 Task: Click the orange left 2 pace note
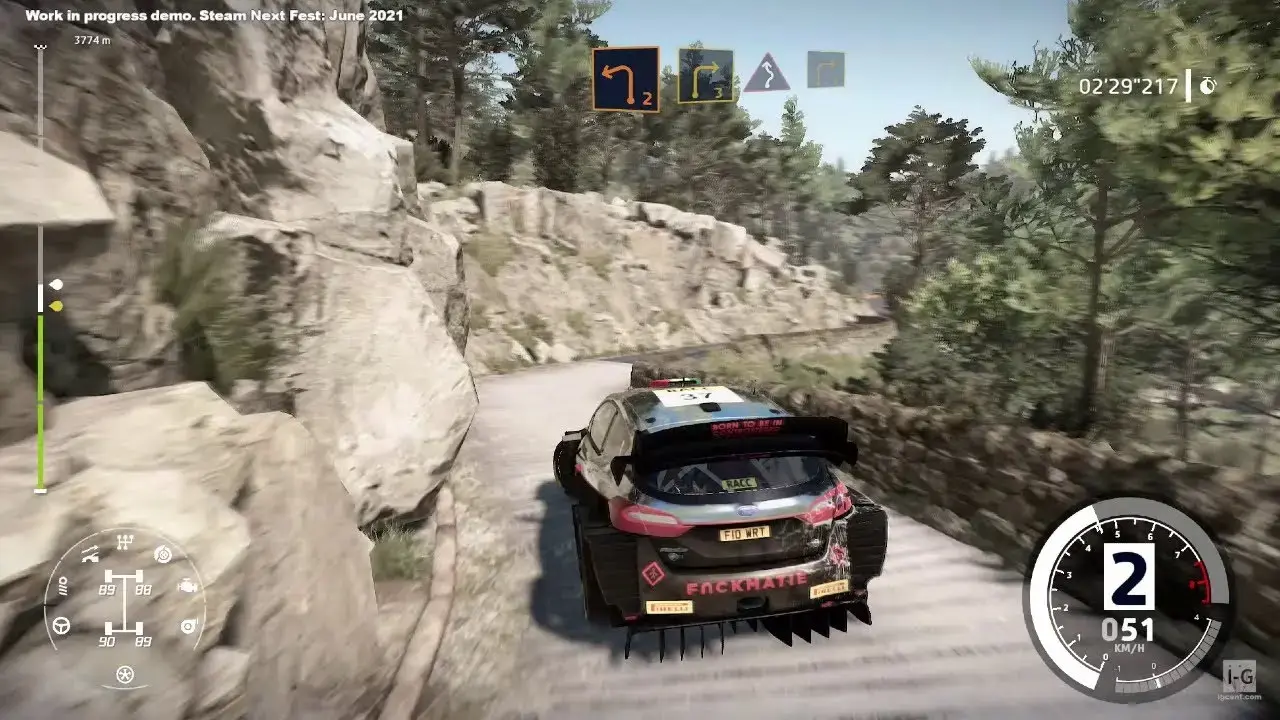tap(625, 78)
